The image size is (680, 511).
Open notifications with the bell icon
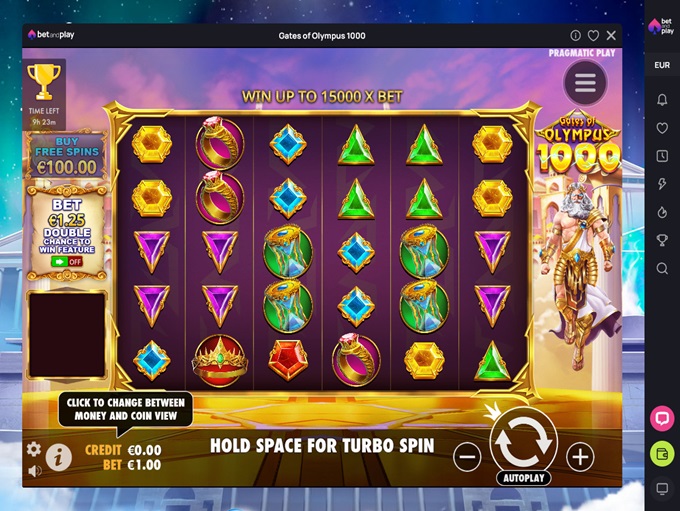tap(662, 100)
